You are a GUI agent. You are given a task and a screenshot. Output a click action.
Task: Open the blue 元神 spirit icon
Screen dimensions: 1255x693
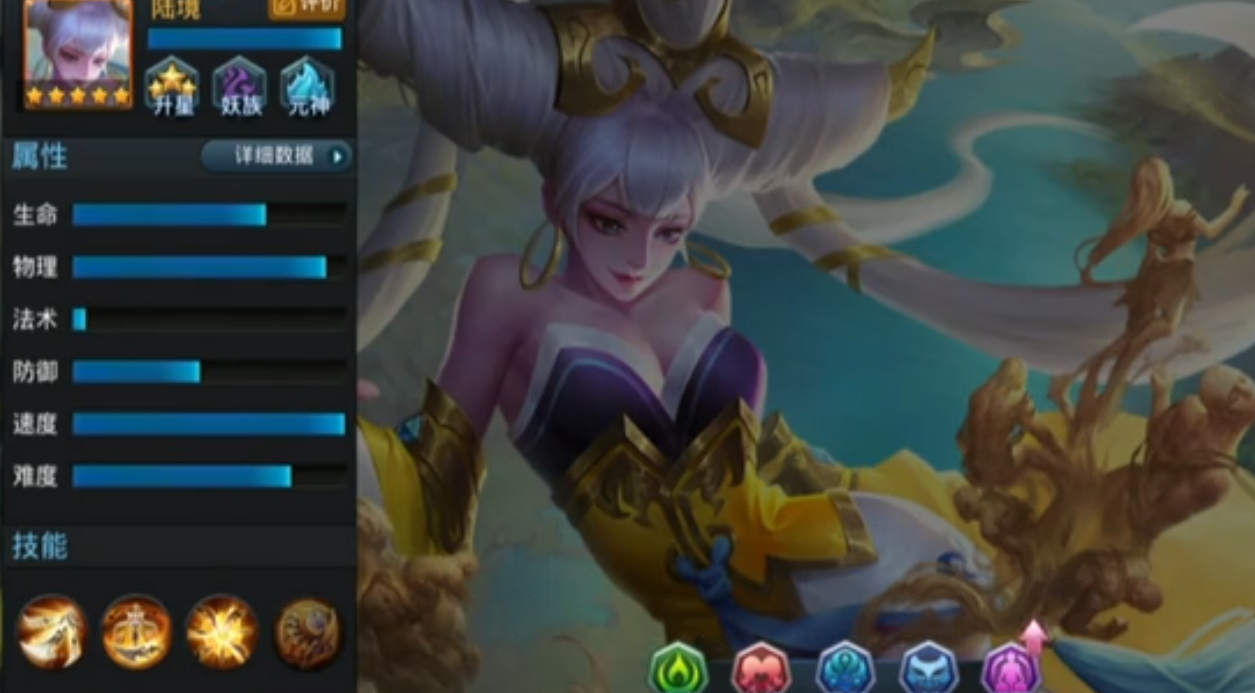tap(307, 86)
